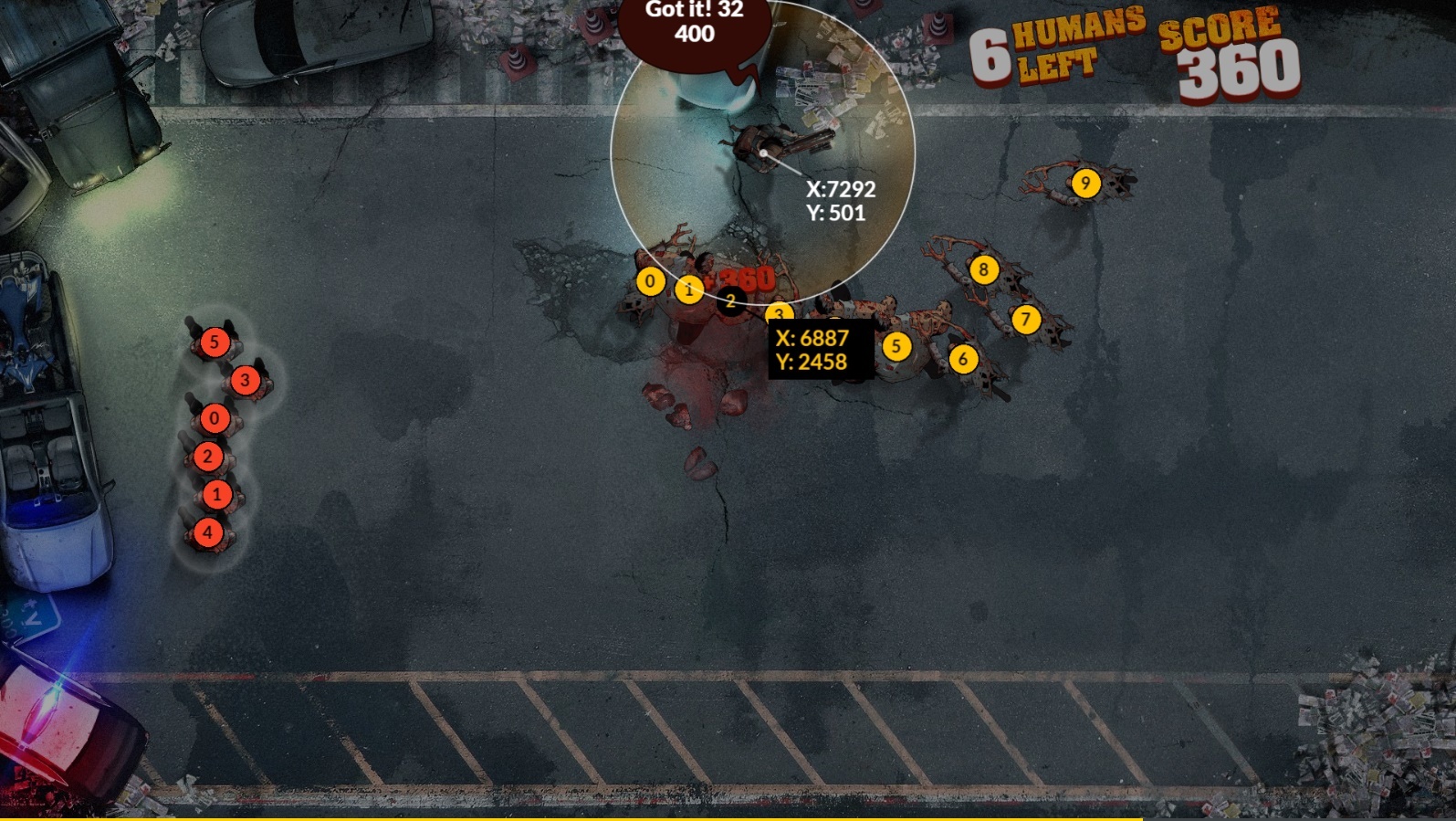Select the yellow zombie marker 0
1456x821 pixels.
click(650, 281)
